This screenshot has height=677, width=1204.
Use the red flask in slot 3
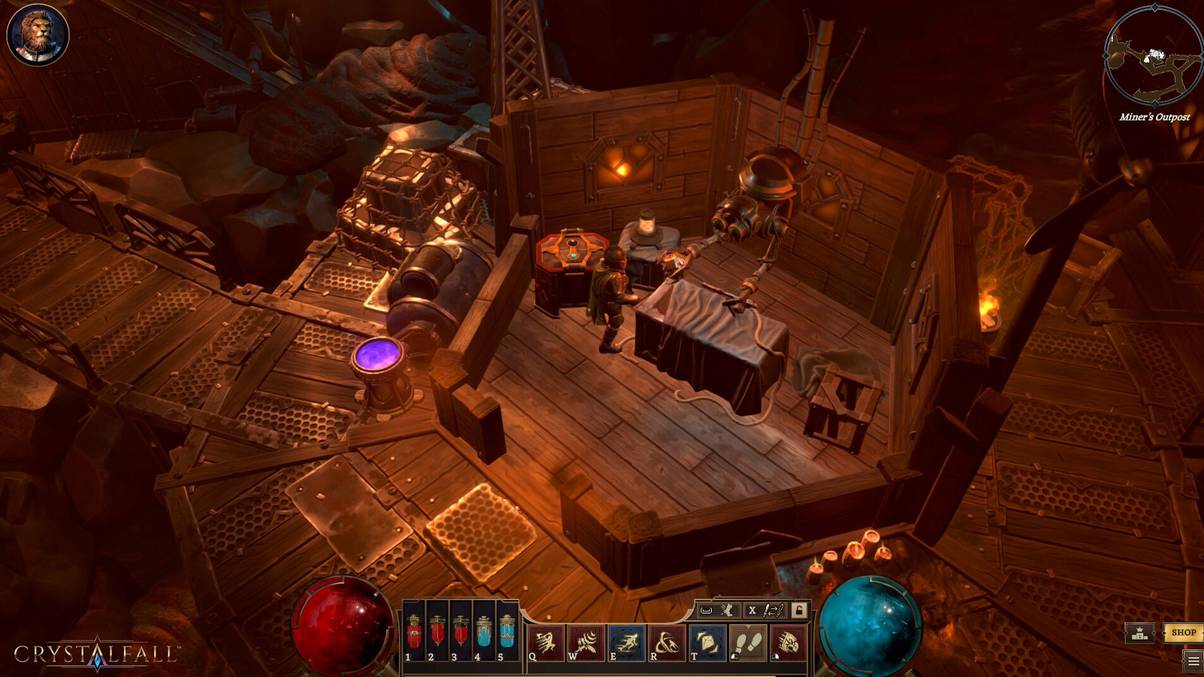[461, 634]
